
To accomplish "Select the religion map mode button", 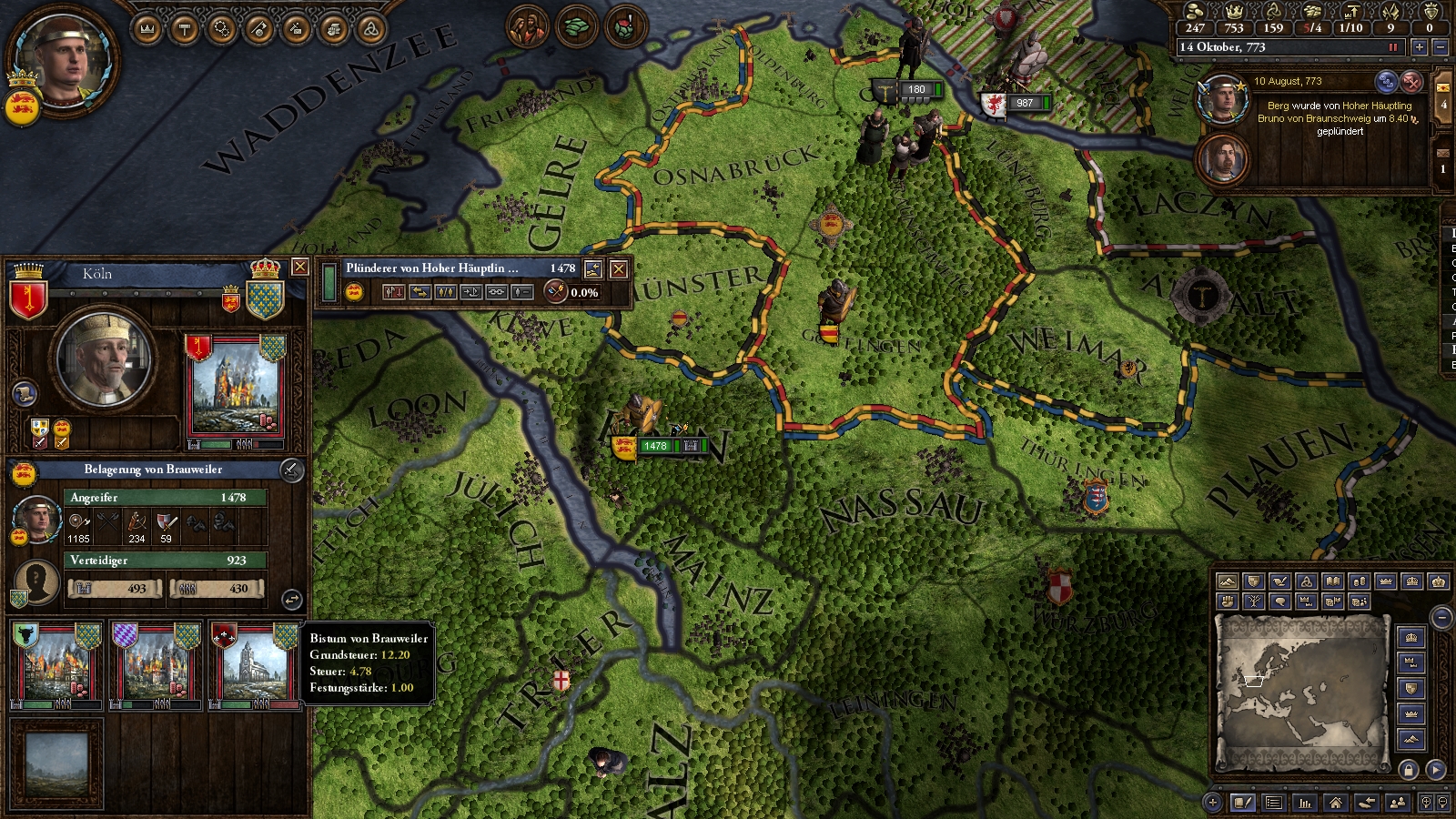I will (1306, 581).
